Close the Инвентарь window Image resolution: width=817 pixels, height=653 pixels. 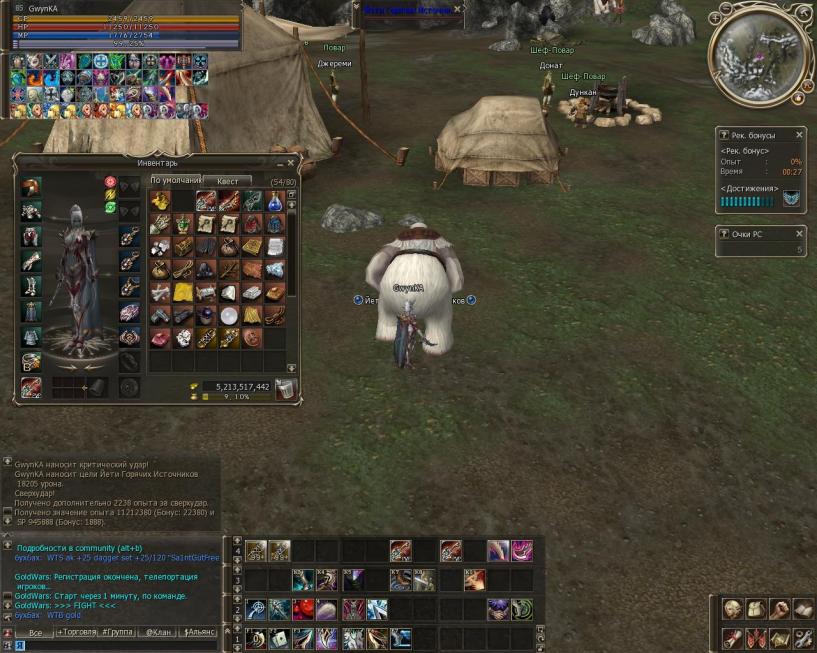pos(291,162)
